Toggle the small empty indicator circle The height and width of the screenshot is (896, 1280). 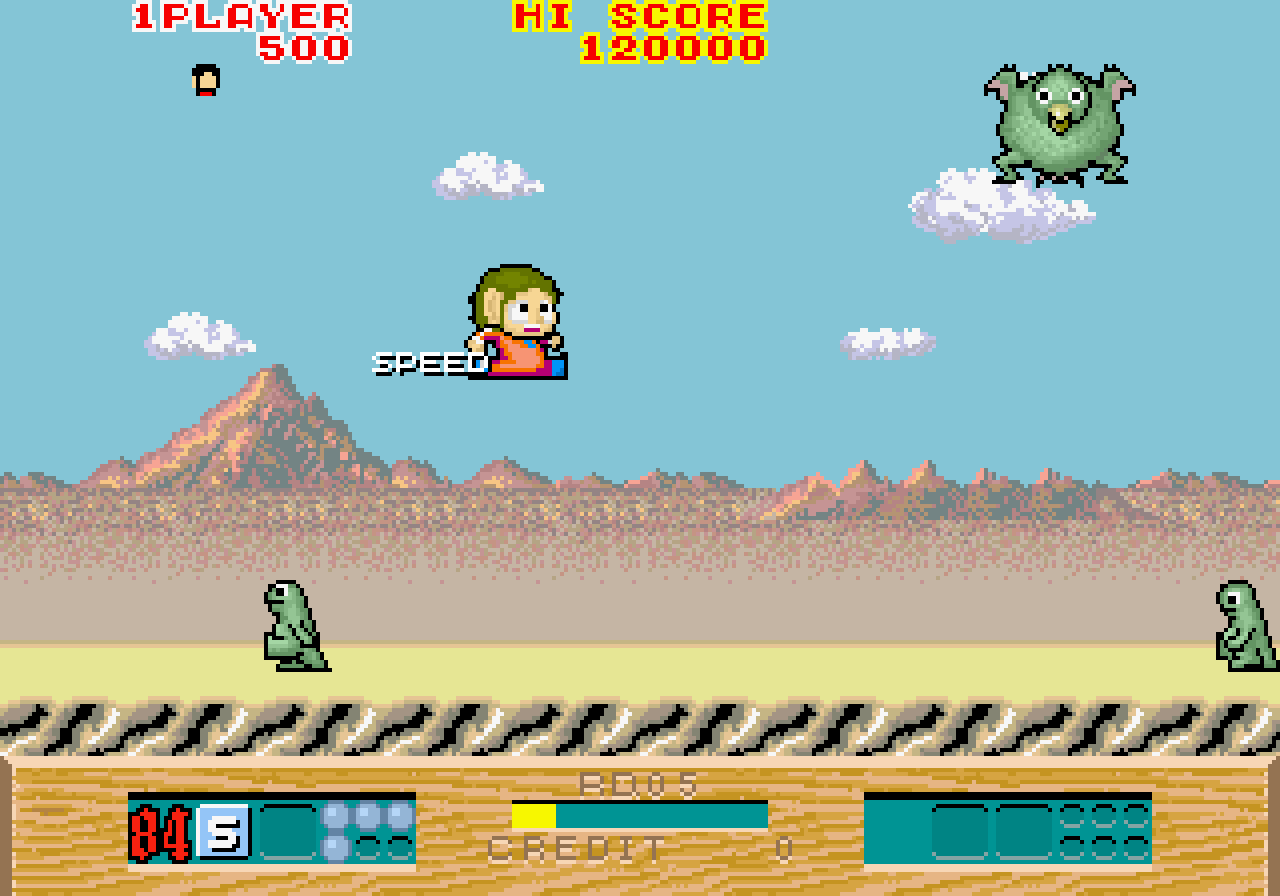(x=370, y=847)
